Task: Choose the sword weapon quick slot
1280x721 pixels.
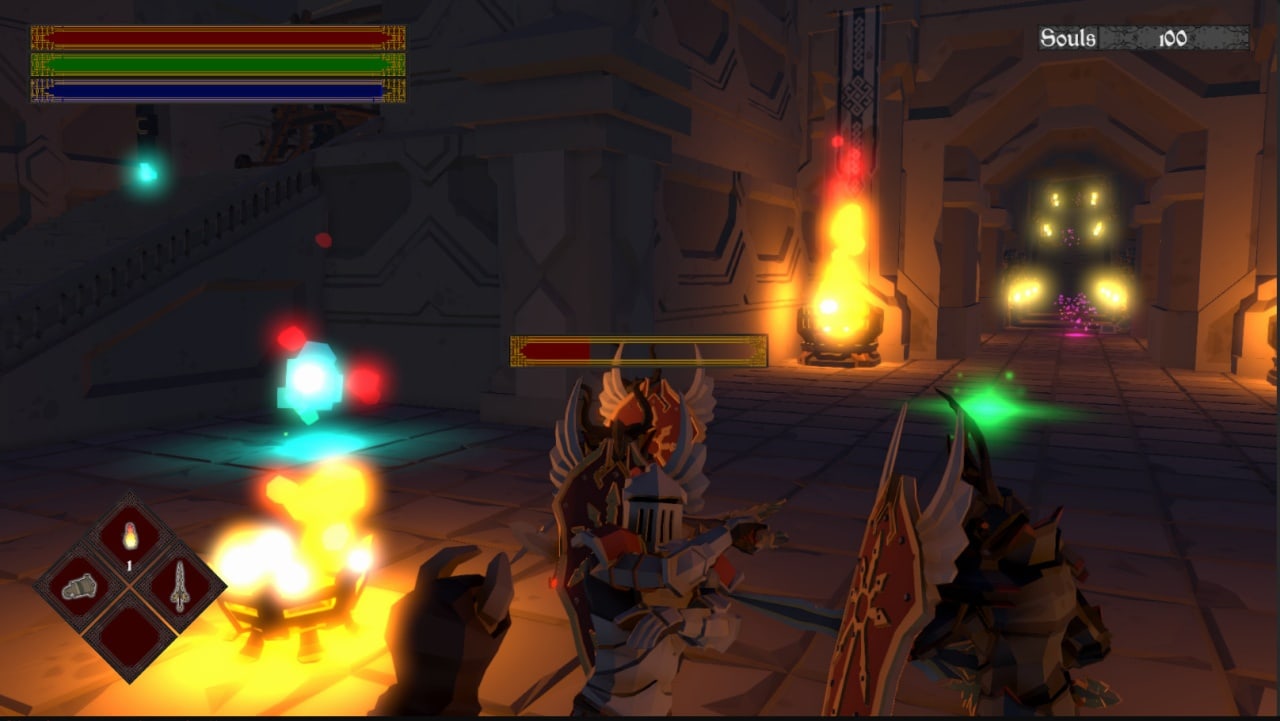Action: coord(180,587)
